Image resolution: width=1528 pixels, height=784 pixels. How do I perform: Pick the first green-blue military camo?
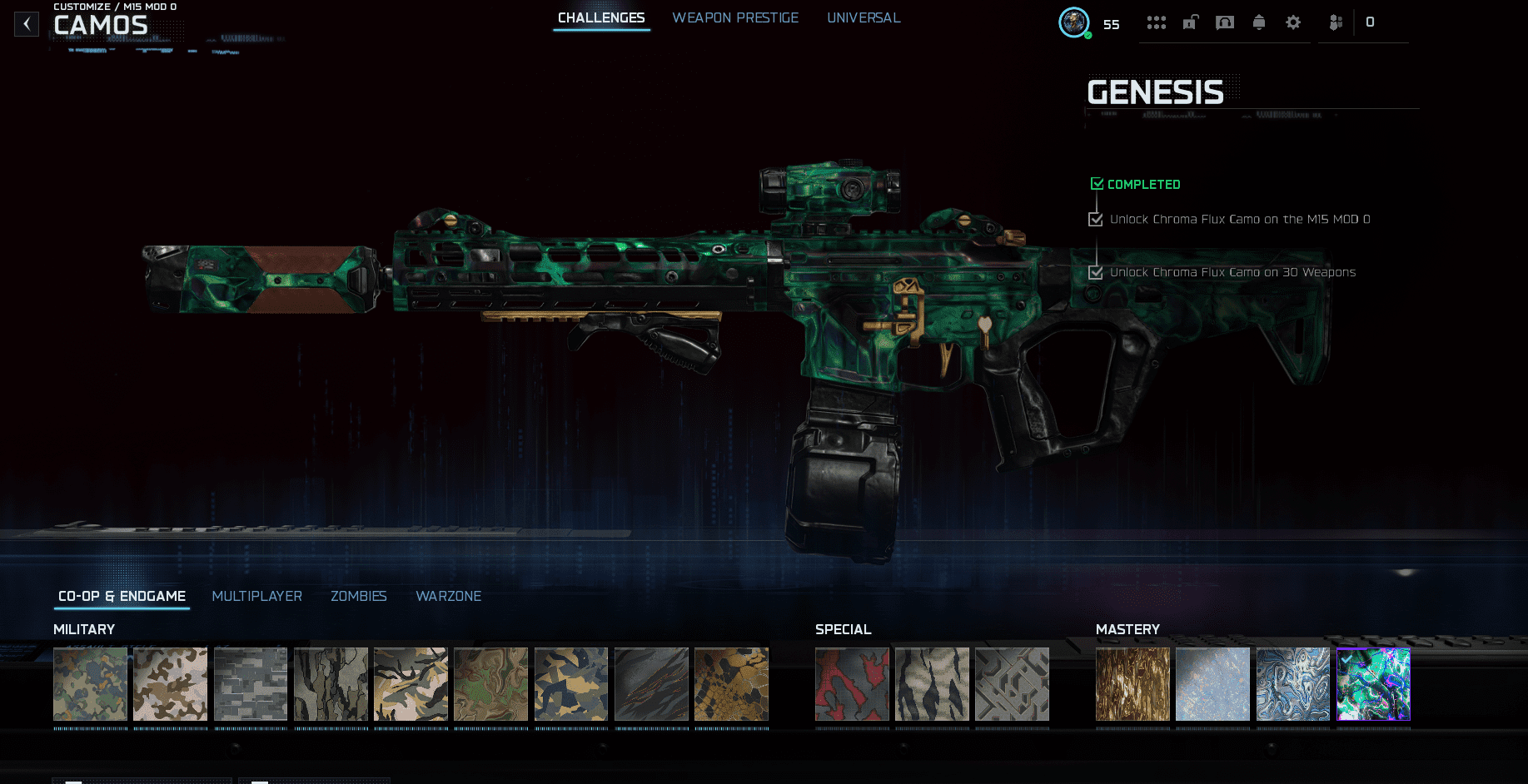90,684
